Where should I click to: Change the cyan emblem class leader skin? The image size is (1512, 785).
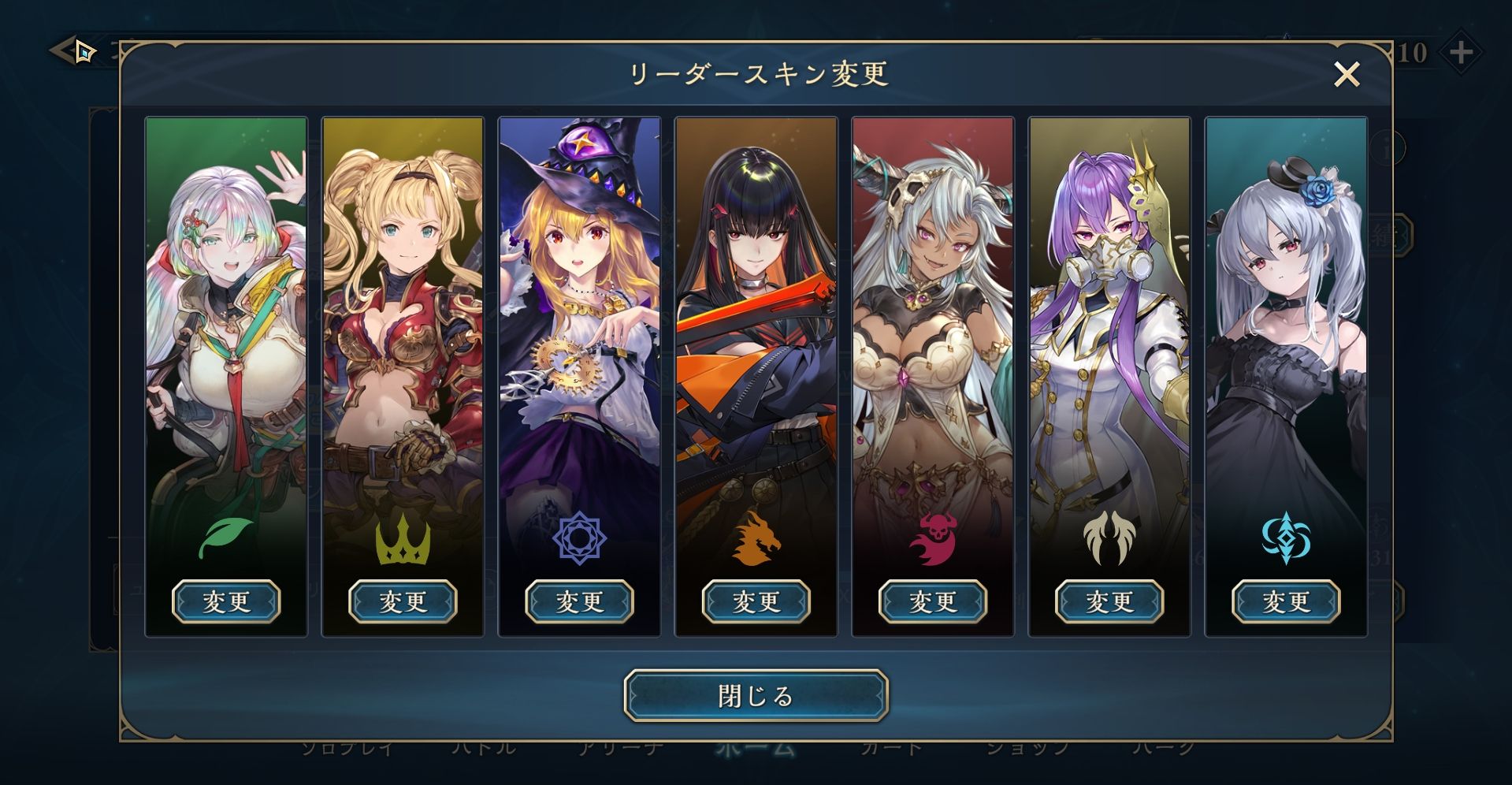tap(1285, 602)
